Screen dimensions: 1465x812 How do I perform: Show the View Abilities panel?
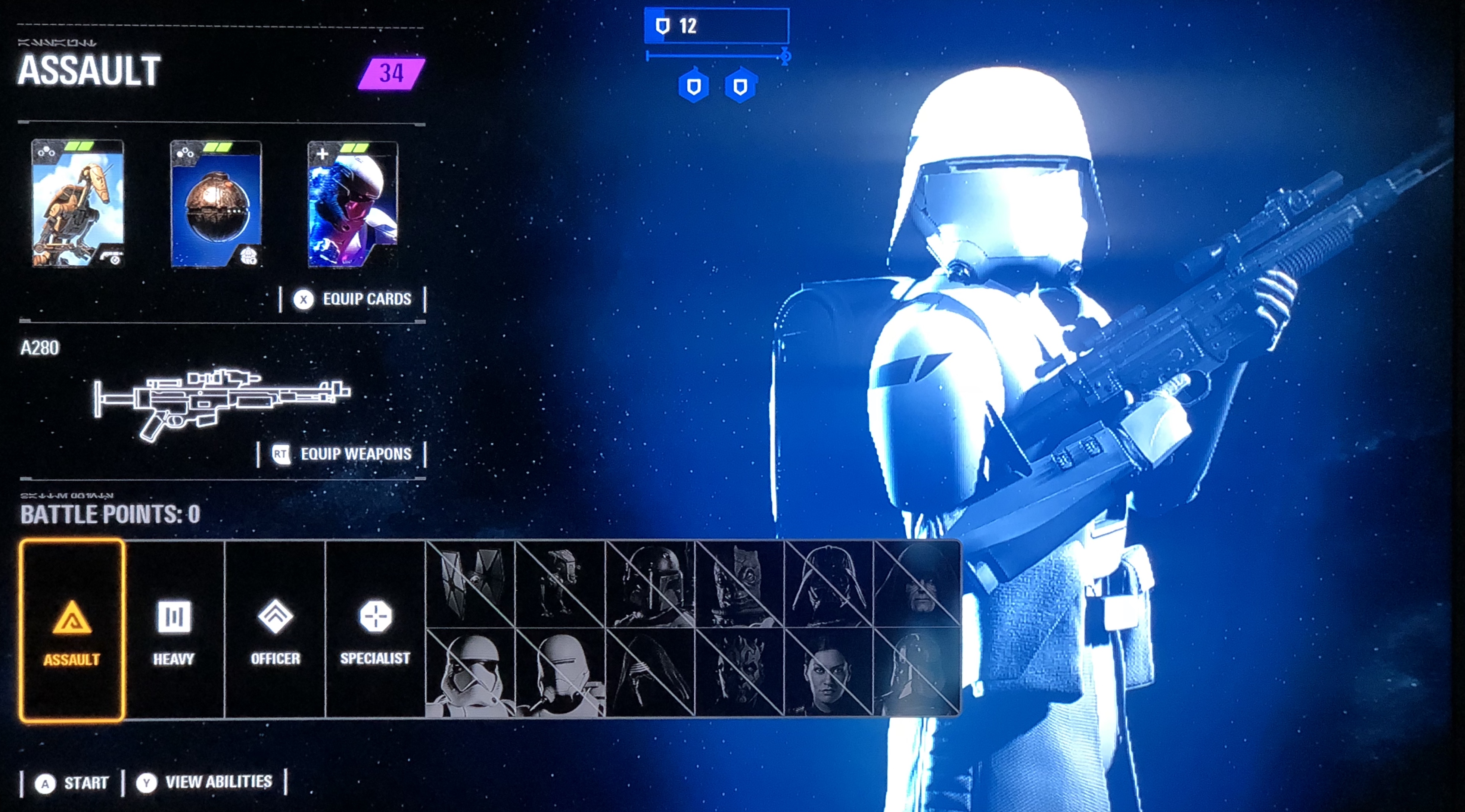point(205,783)
